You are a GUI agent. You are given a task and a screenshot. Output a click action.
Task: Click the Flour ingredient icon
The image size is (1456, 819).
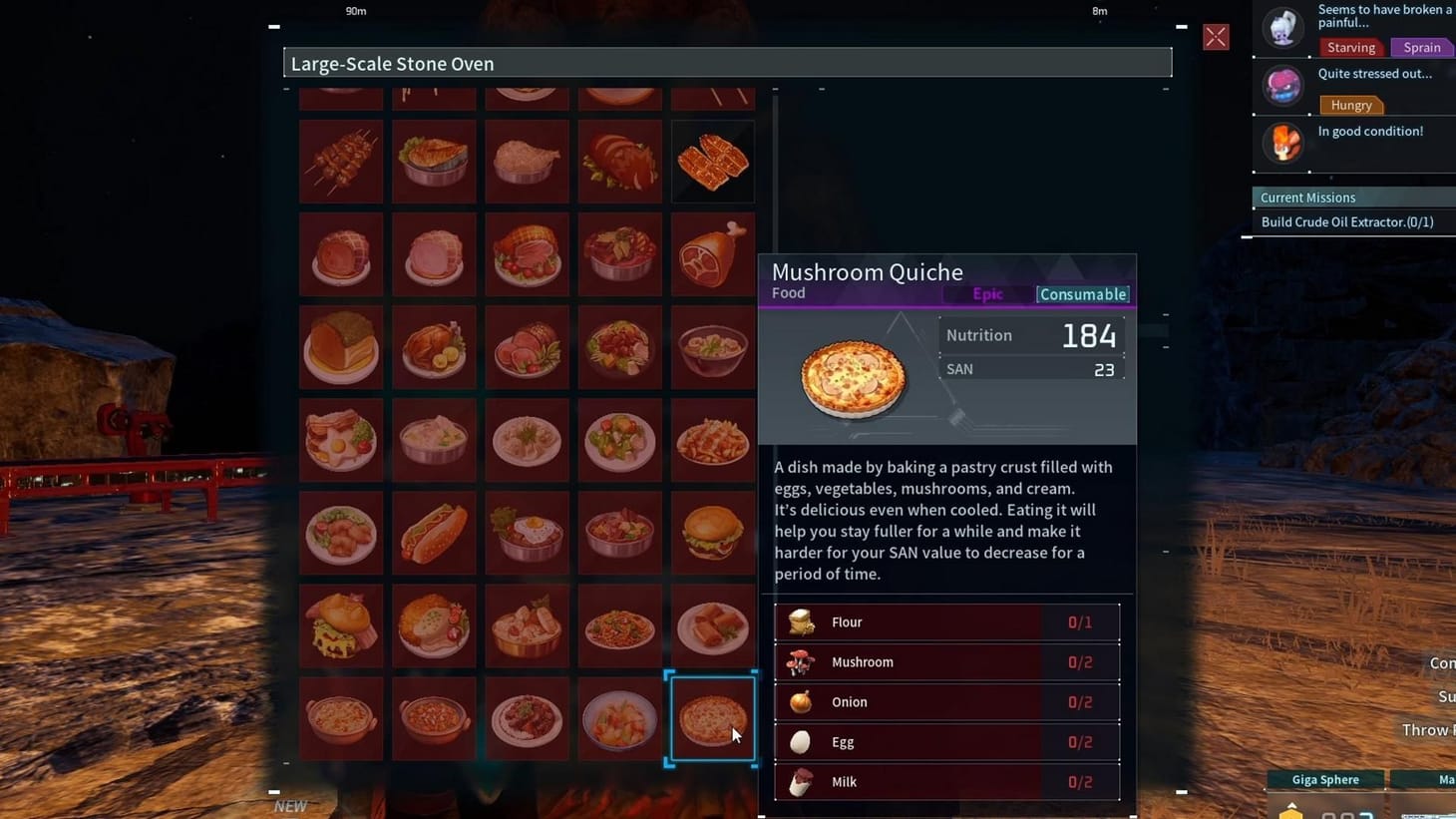801,621
